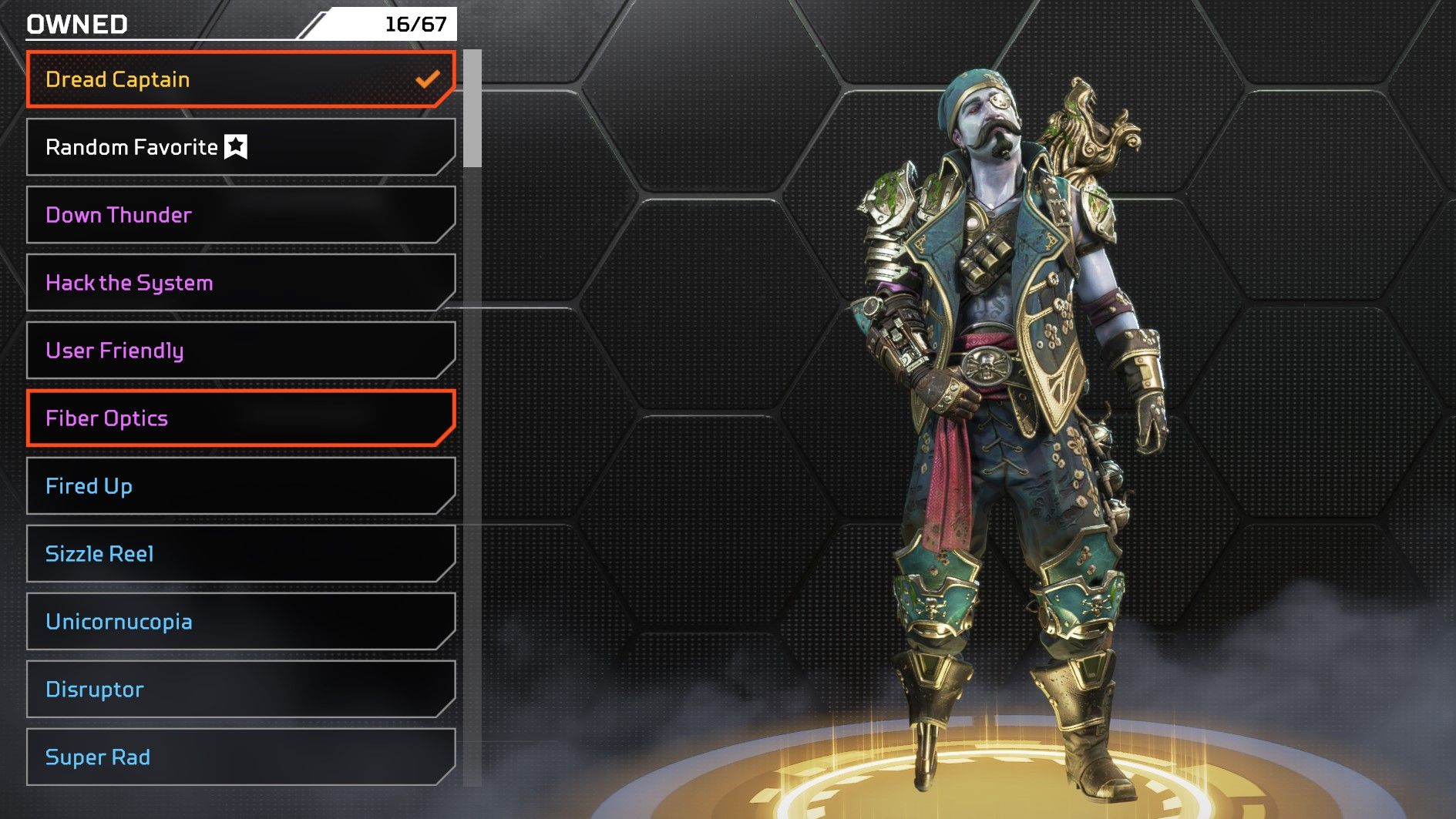Select the Down Thunder skin
The width and height of the screenshot is (1456, 819).
[240, 215]
